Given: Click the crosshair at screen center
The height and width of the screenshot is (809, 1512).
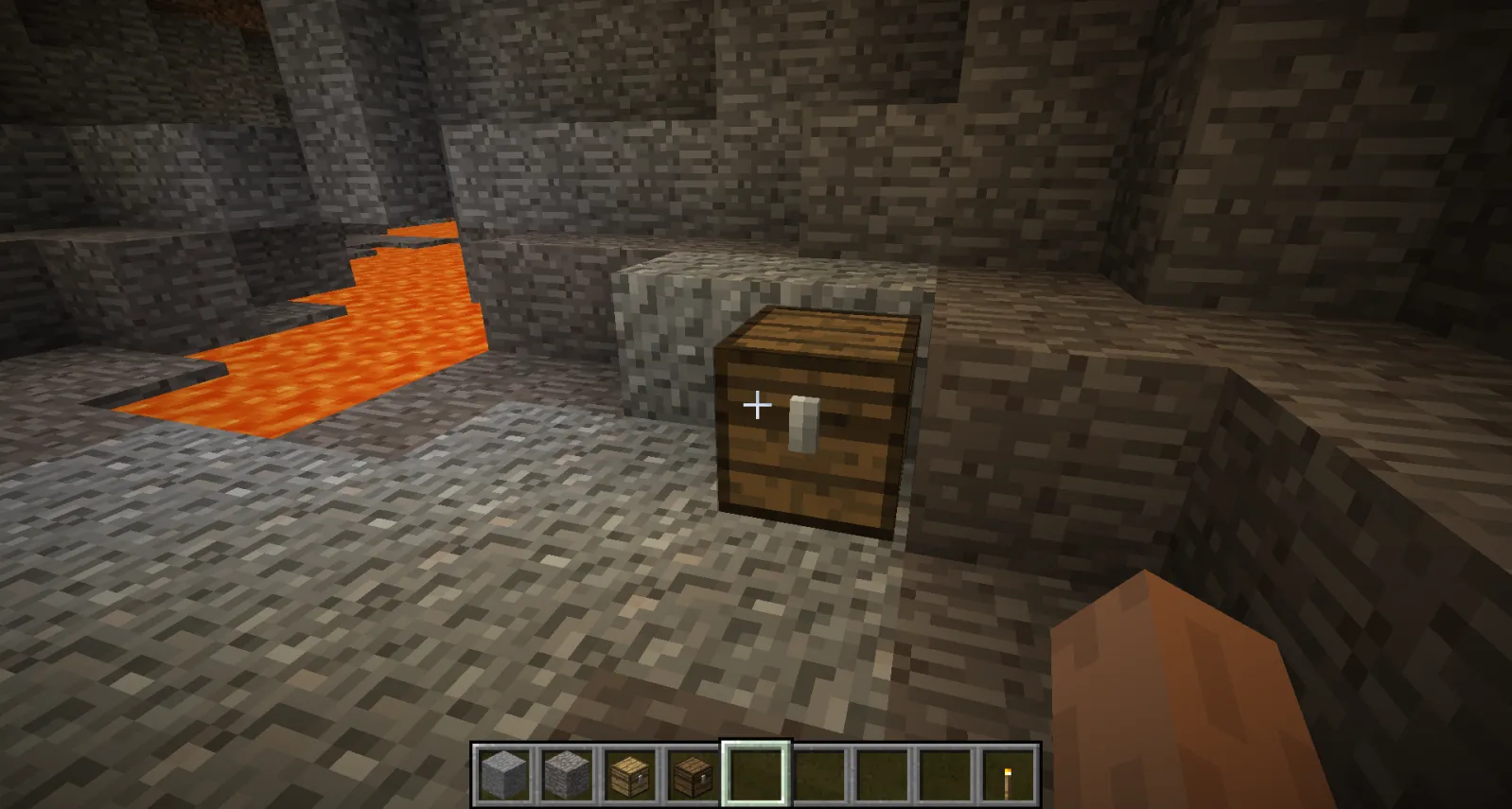Looking at the screenshot, I should coord(756,405).
